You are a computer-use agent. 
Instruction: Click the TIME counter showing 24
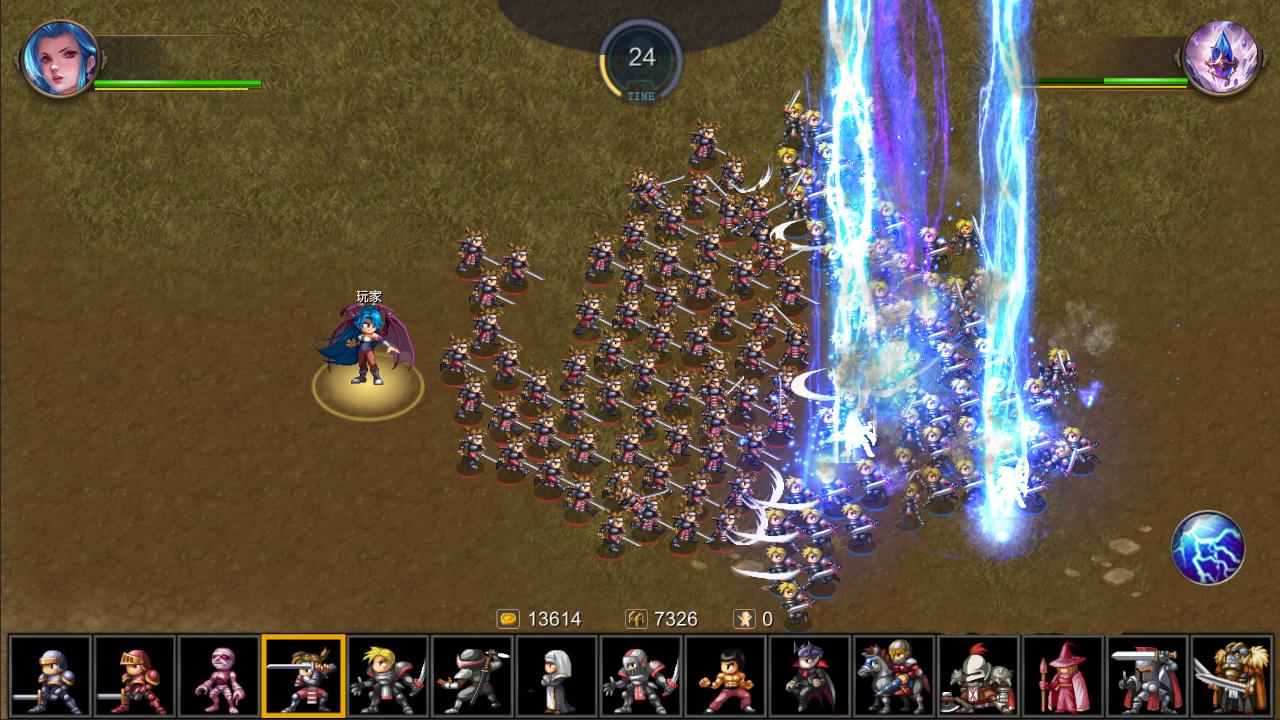point(640,55)
